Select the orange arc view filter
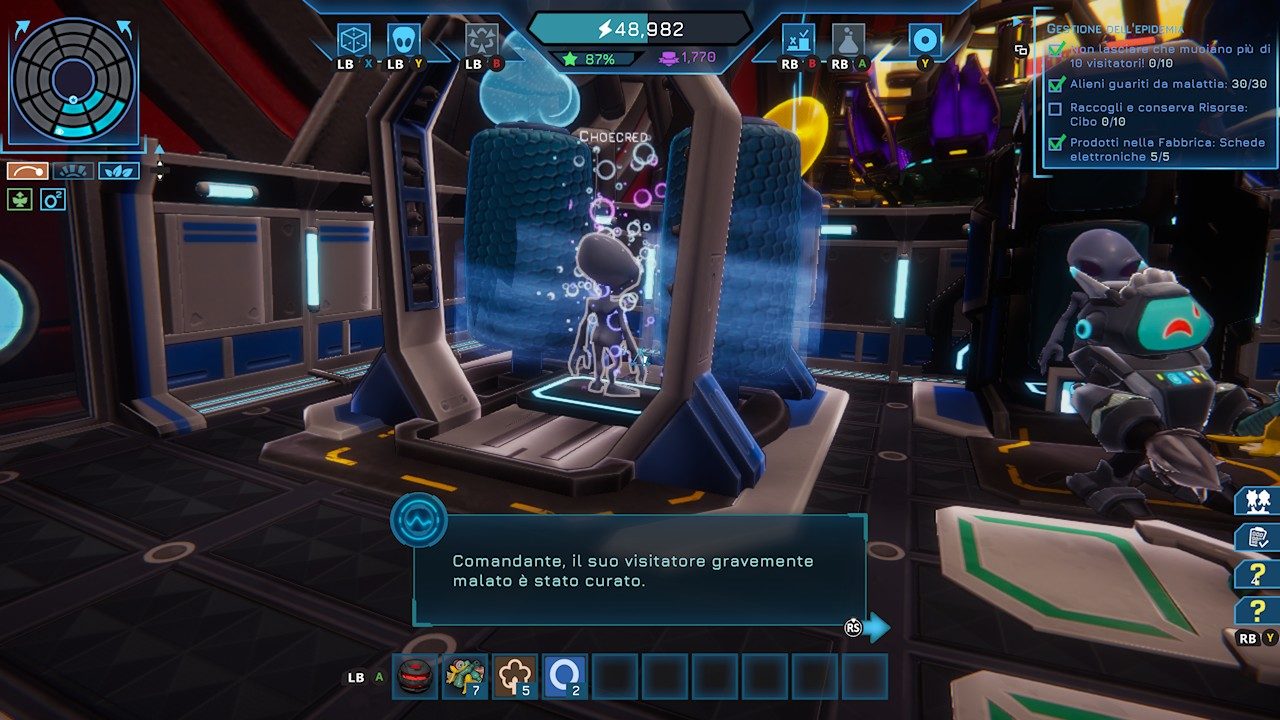Screen dimensions: 1280x720 point(28,171)
